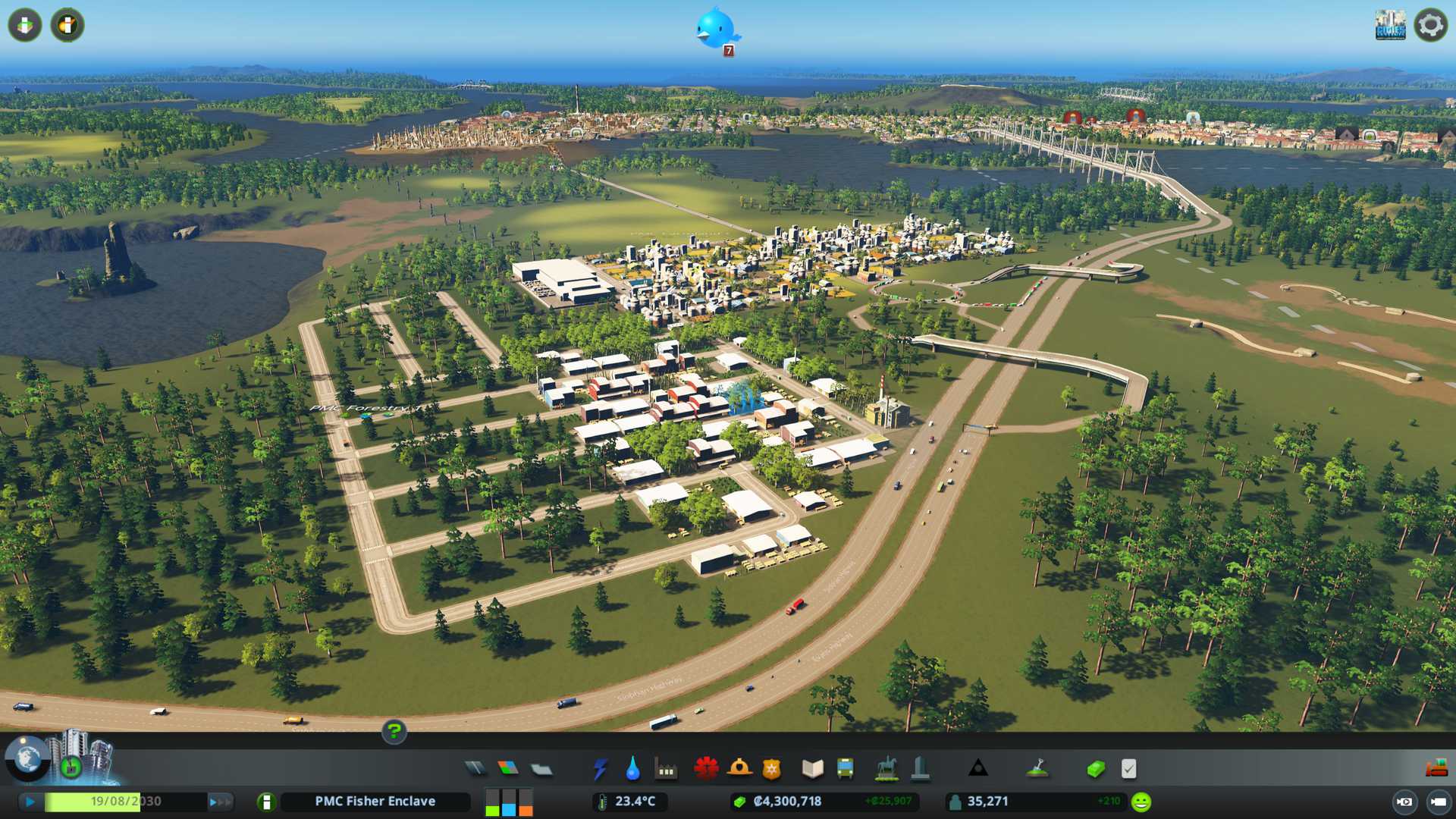Viewport: 1456px width, 819px height.
Task: Select the Police badge menu
Action: [772, 769]
